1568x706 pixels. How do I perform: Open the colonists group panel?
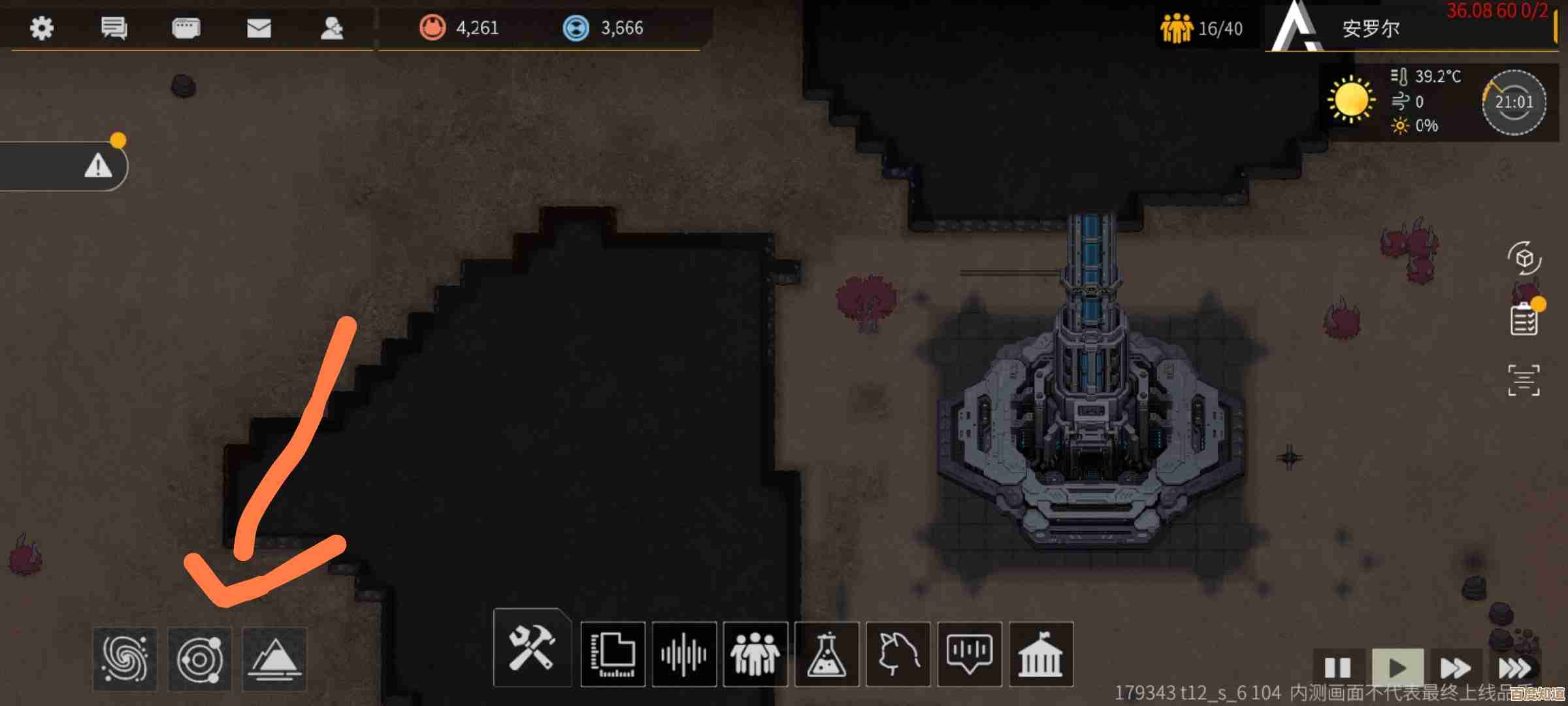pos(755,654)
